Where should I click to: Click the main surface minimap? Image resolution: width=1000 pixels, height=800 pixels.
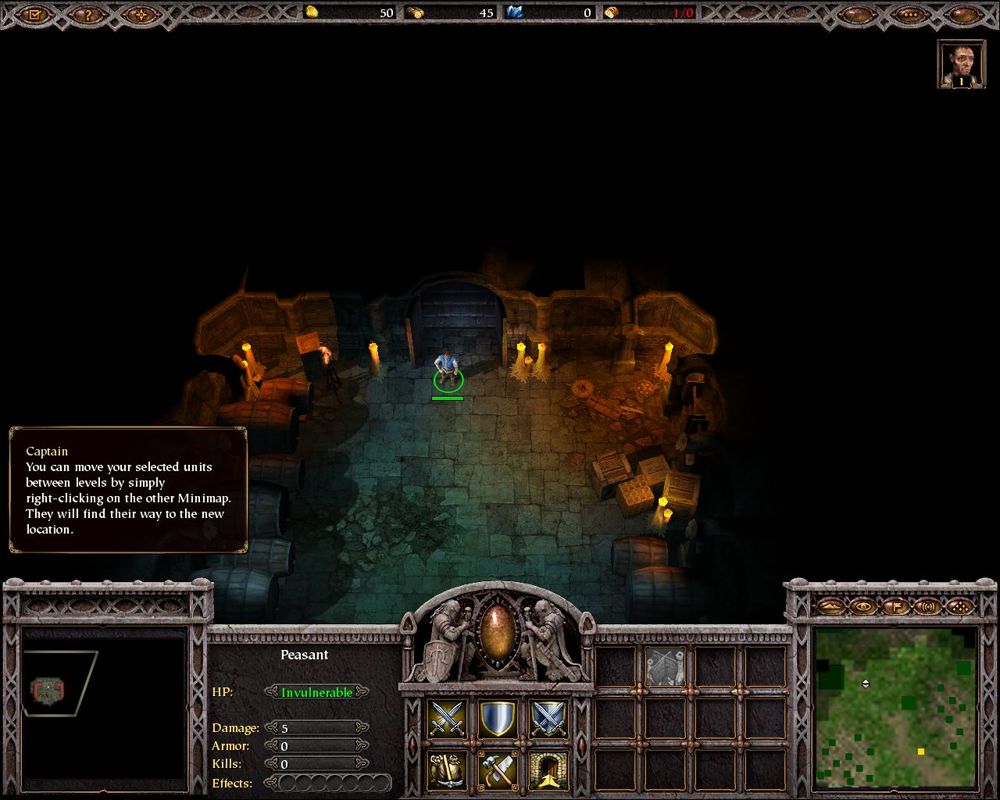point(895,706)
